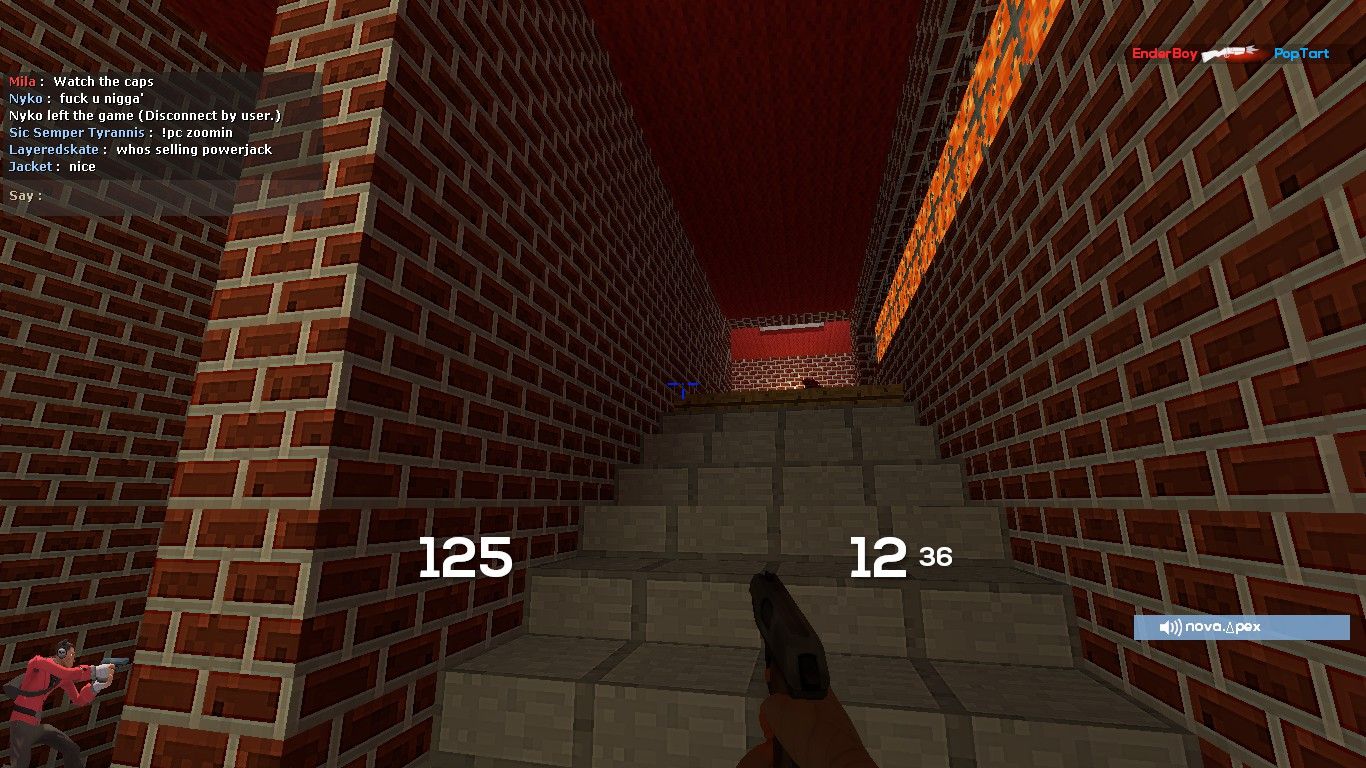Click the weapon icon in EnderBoy's killfeed entry
Screen dimensions: 1366x768
[x=1227, y=54]
